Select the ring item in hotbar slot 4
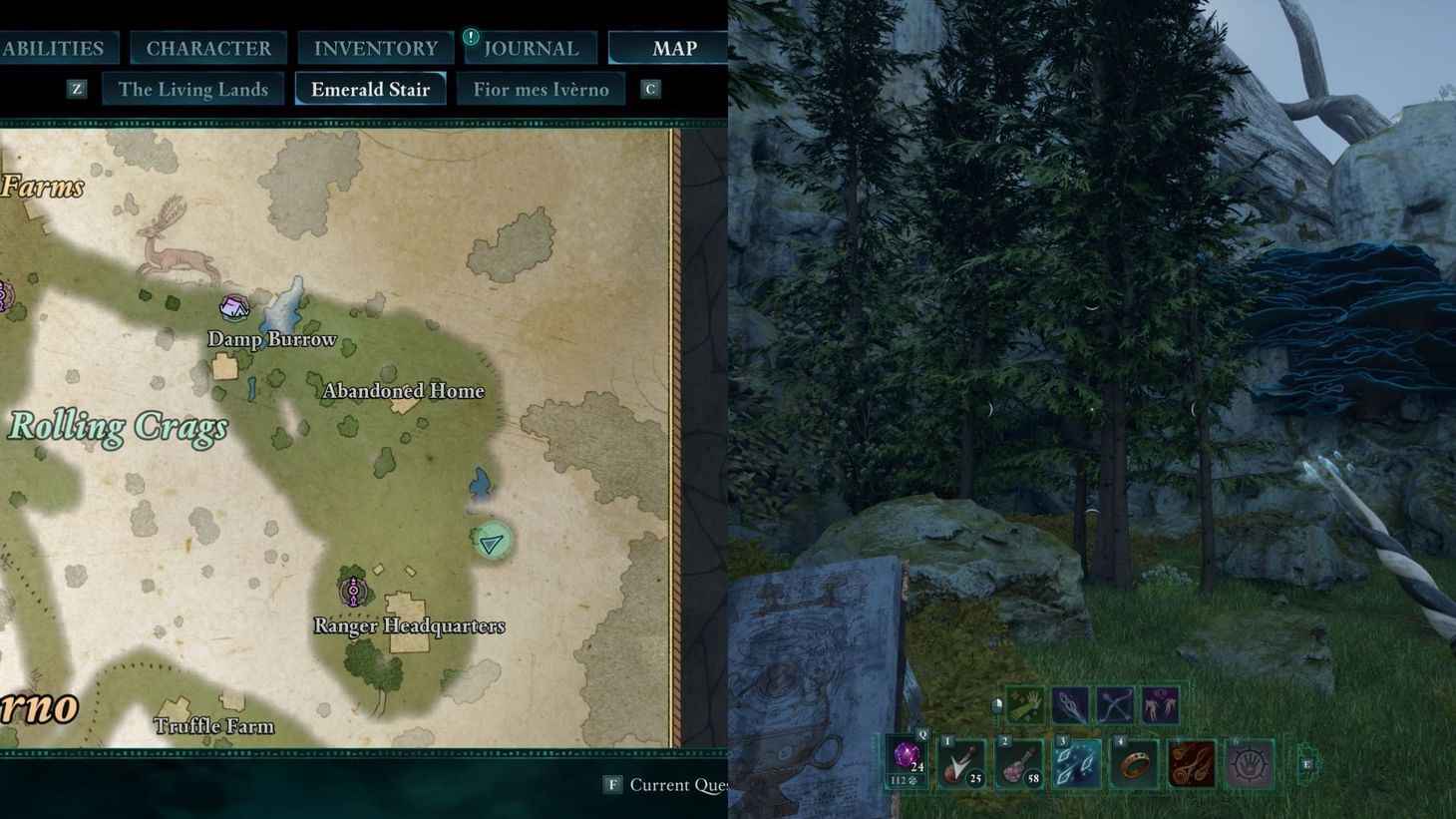This screenshot has height=819, width=1456. tap(1134, 764)
